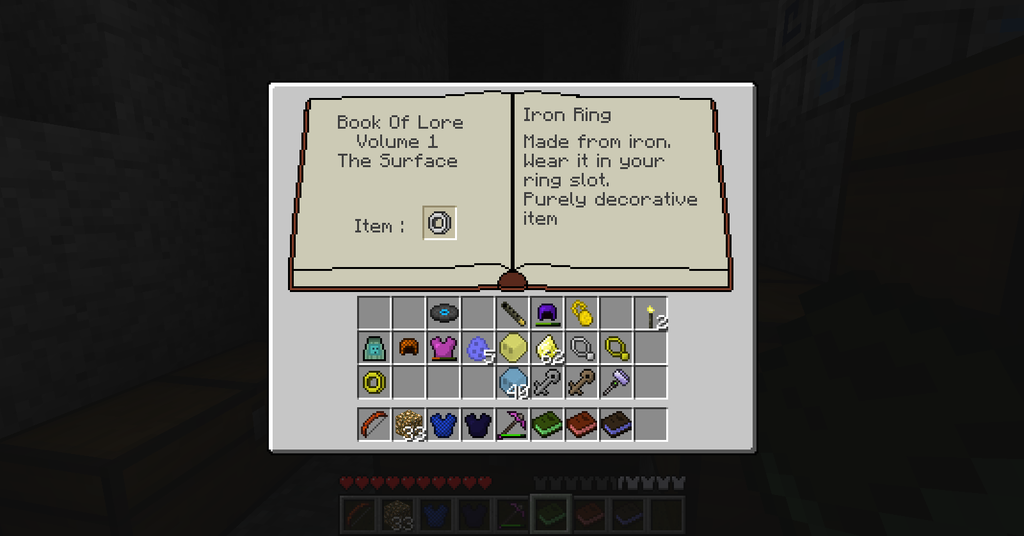Take the gray iron key
Image resolution: width=1024 pixels, height=536 pixels.
tap(547, 382)
